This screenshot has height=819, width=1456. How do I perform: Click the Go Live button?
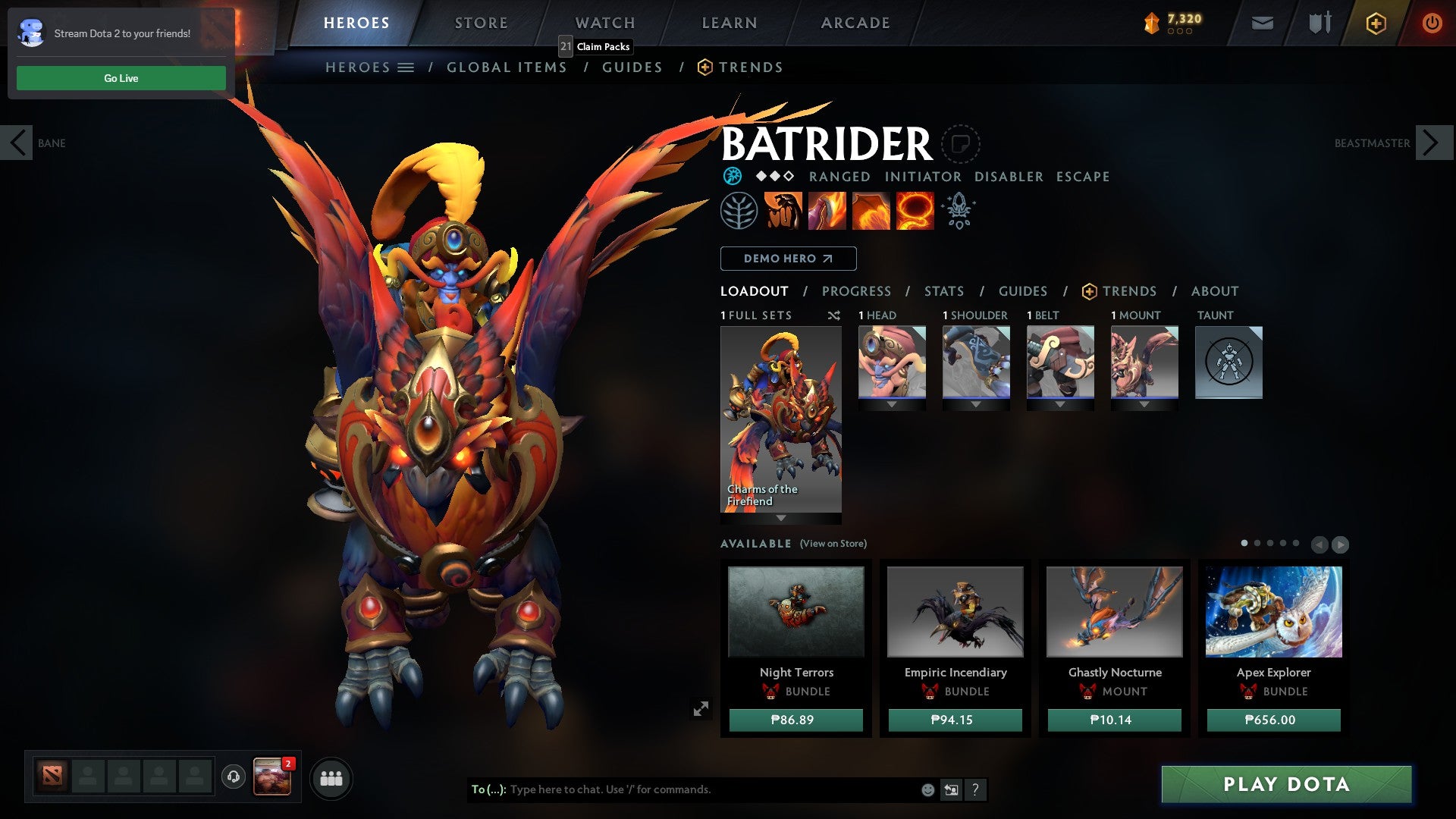pos(121,77)
